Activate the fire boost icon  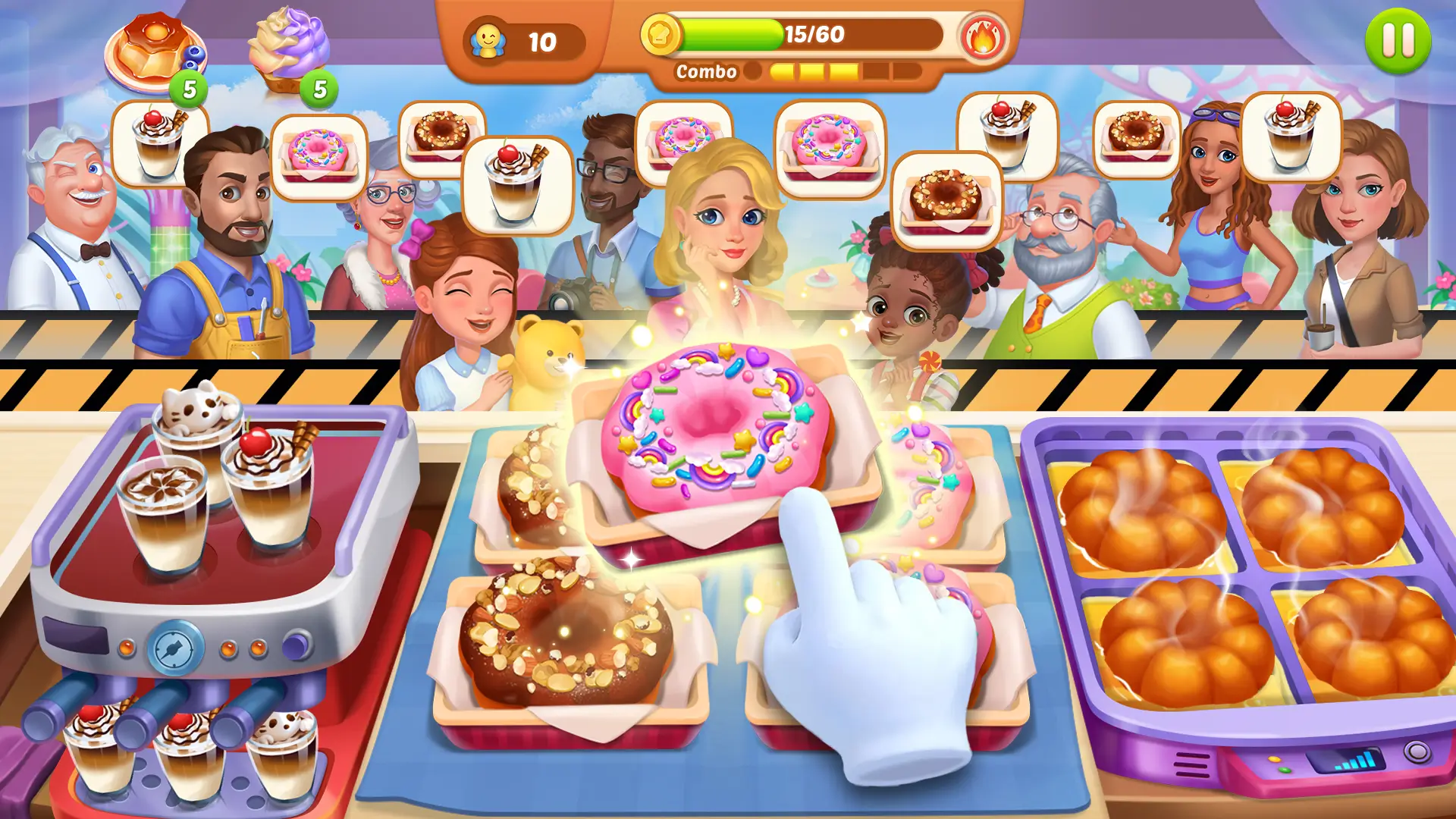[983, 38]
